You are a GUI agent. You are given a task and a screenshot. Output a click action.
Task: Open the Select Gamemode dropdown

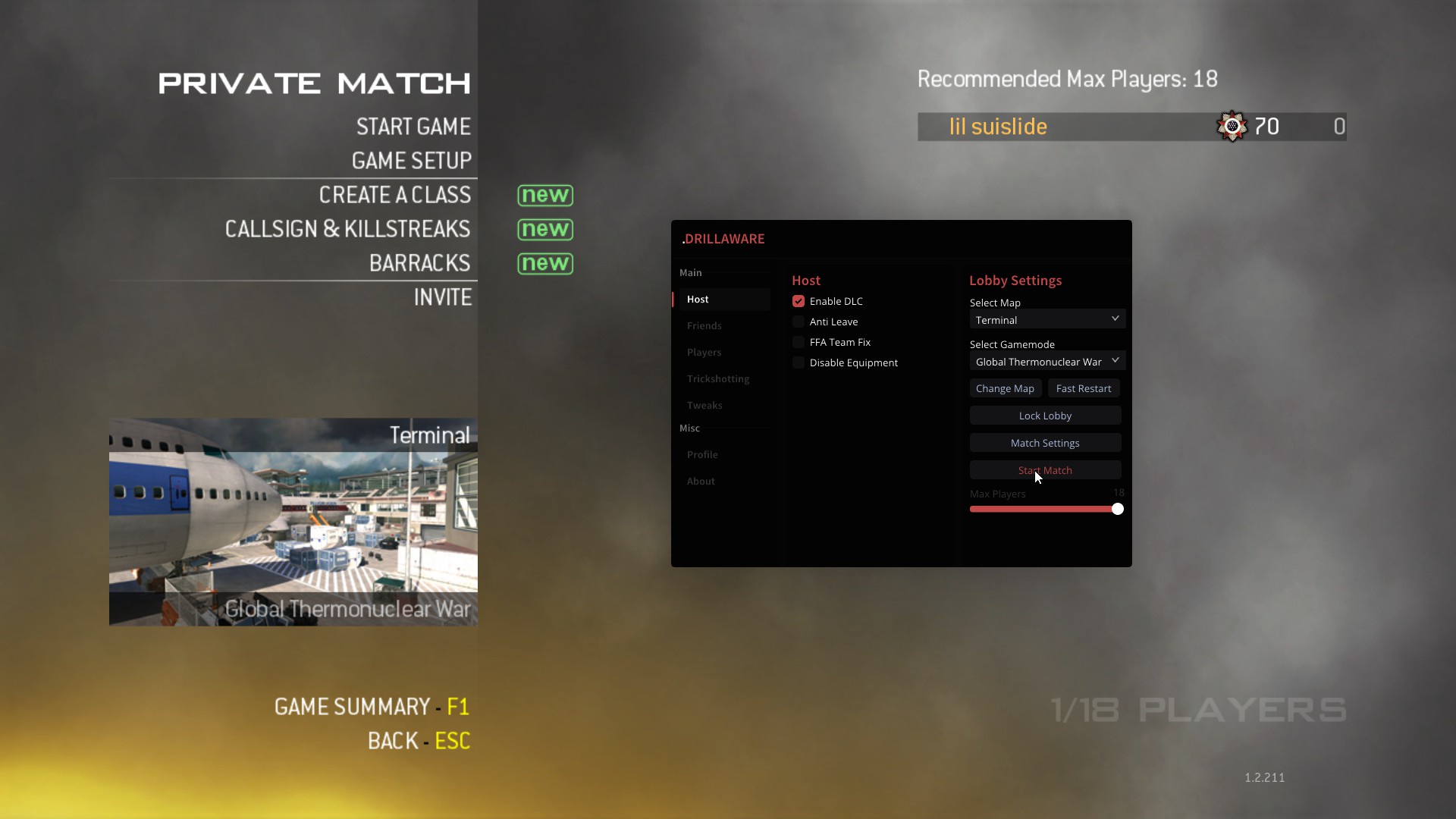point(1046,361)
